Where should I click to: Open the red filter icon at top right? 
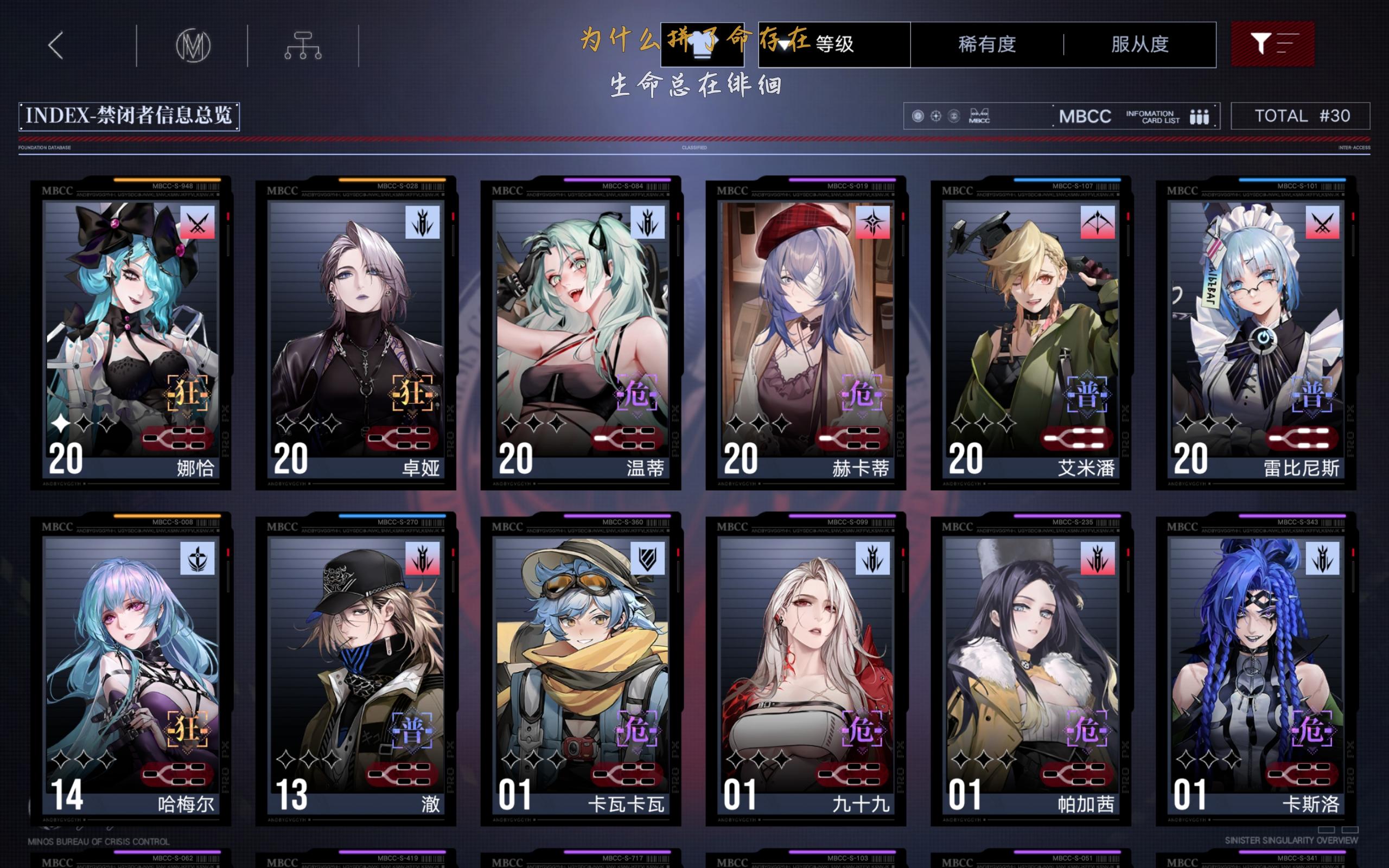(x=1273, y=43)
